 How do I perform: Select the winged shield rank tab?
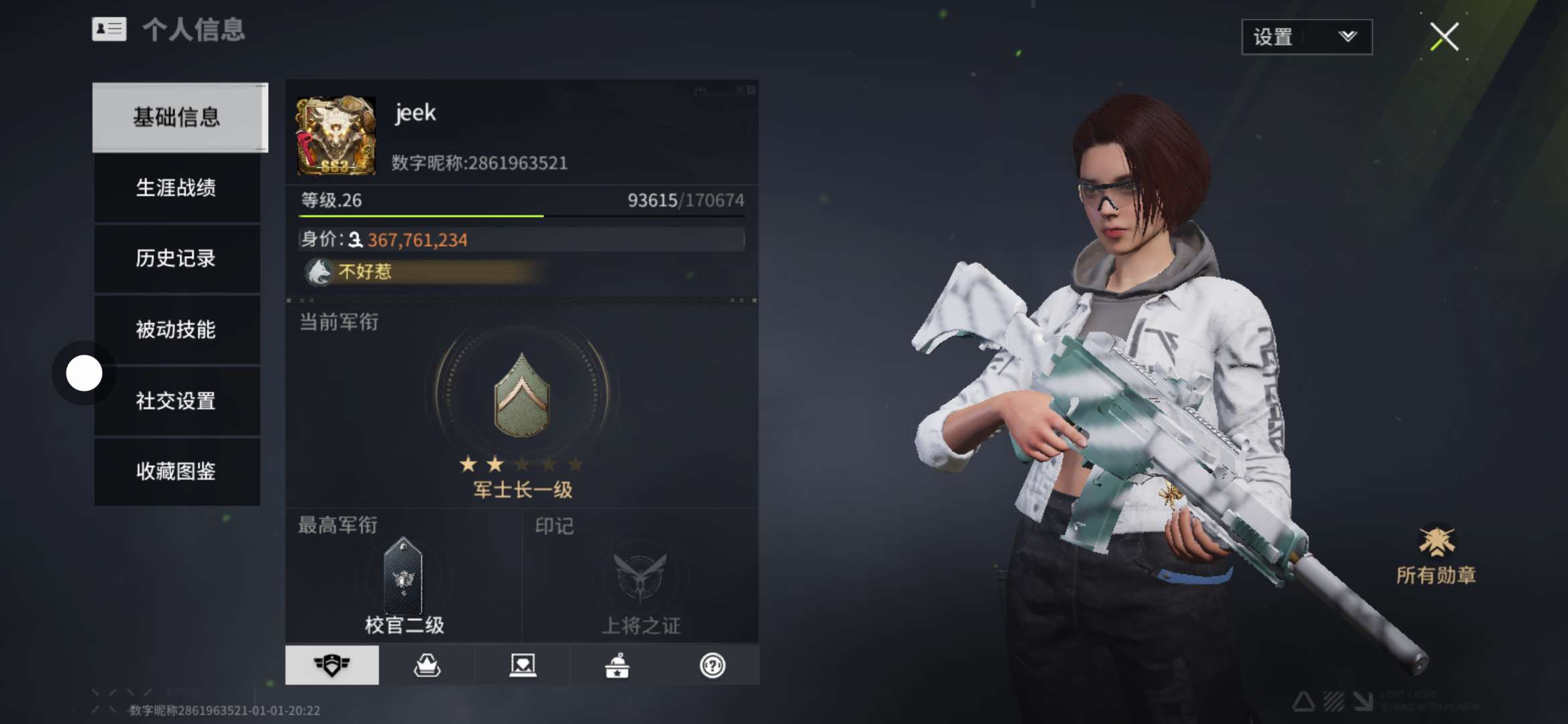pyautogui.click(x=332, y=665)
